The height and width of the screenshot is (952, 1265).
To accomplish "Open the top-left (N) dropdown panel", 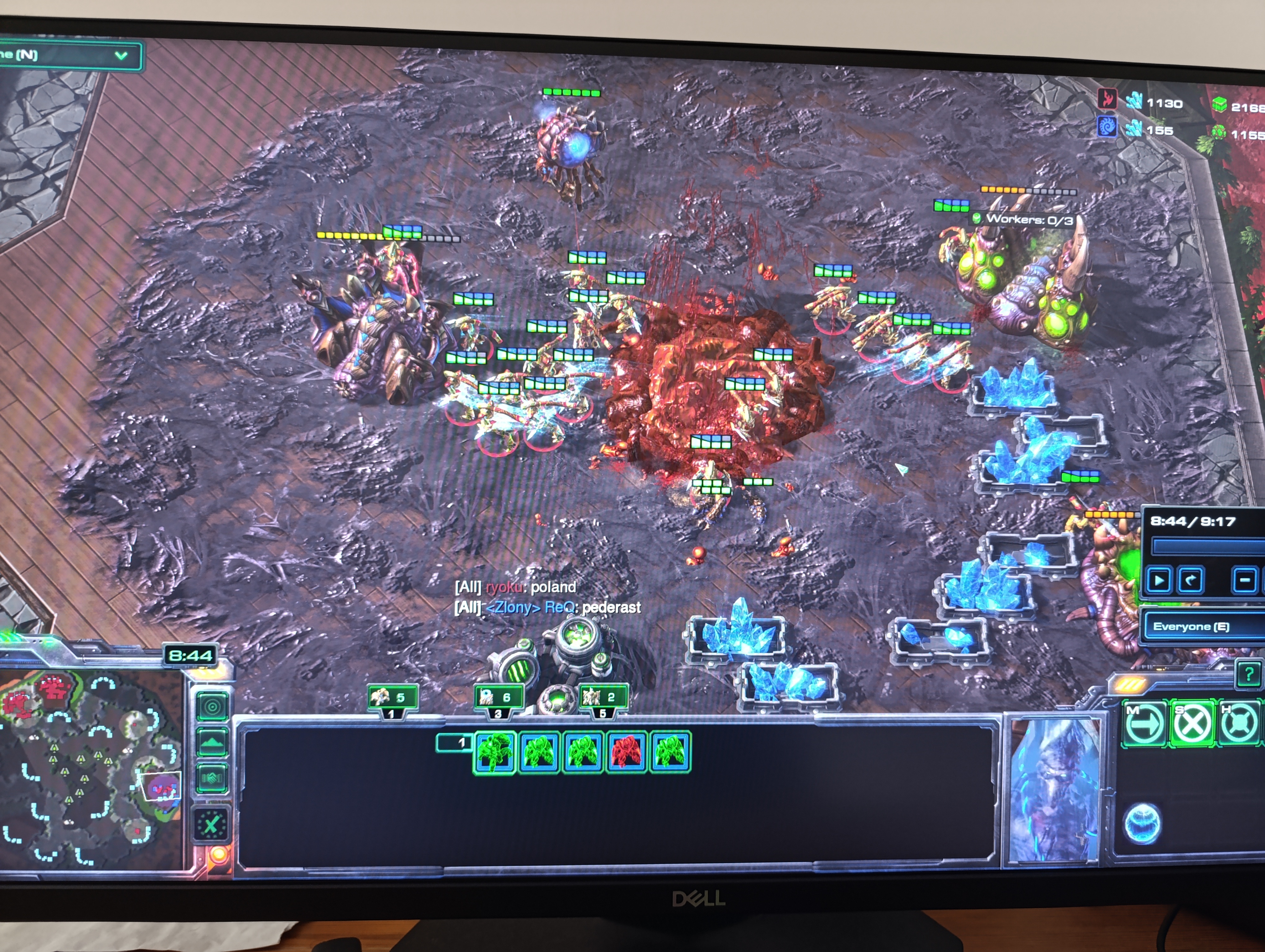I will click(69, 55).
